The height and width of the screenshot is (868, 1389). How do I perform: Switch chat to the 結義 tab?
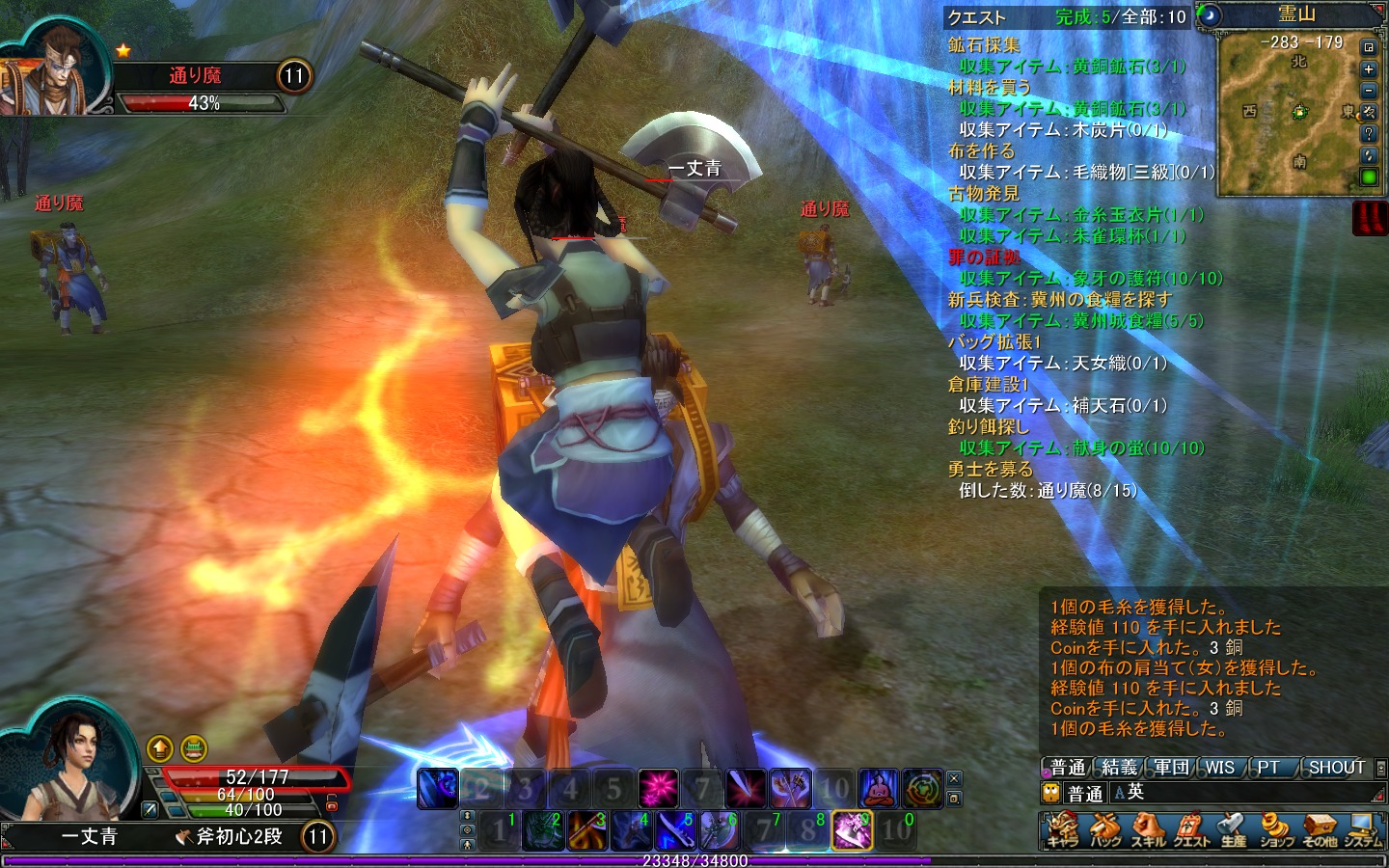(1119, 768)
